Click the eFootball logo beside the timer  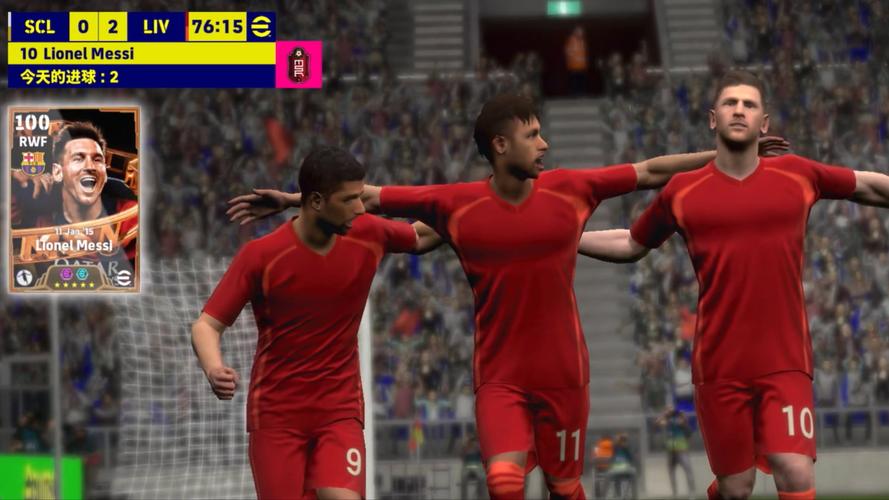coord(262,26)
